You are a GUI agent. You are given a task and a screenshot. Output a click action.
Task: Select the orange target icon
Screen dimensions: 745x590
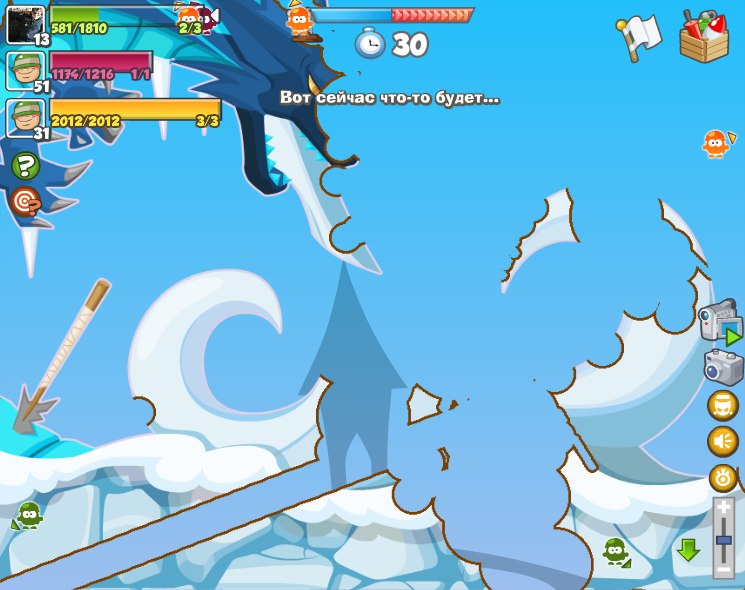[25, 203]
